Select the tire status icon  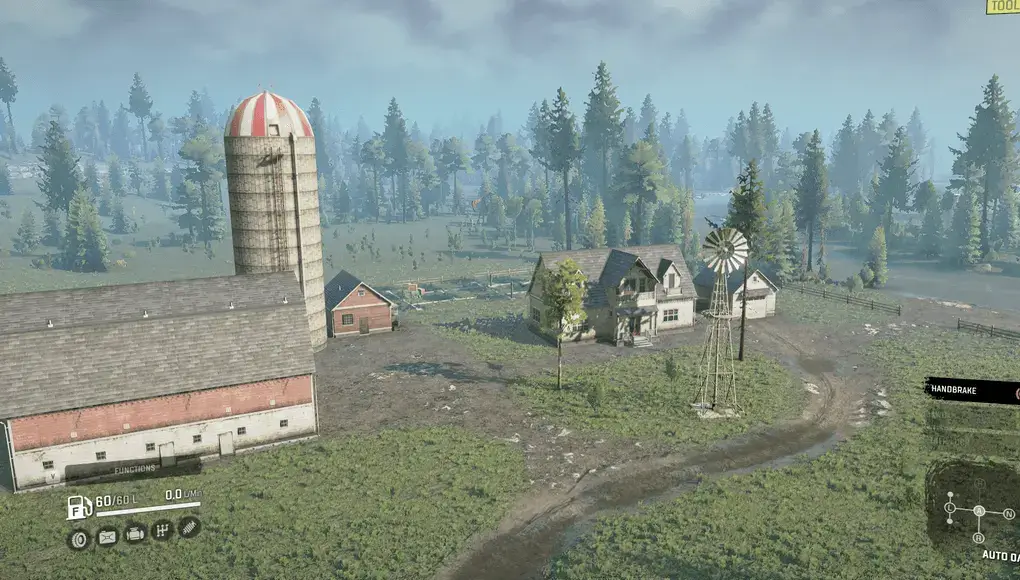tap(79, 539)
